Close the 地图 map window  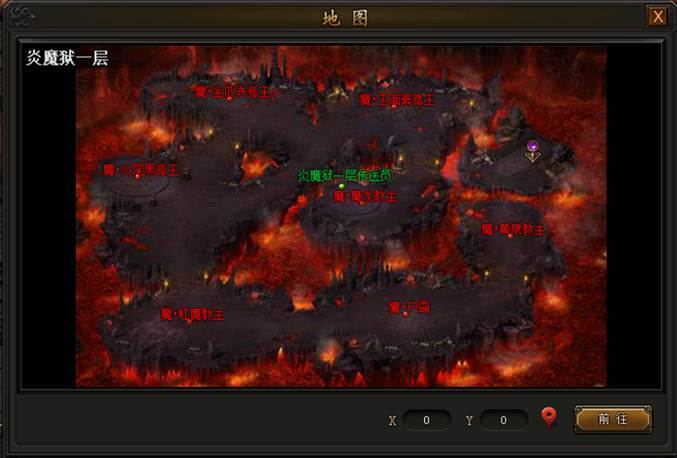[x=657, y=17]
